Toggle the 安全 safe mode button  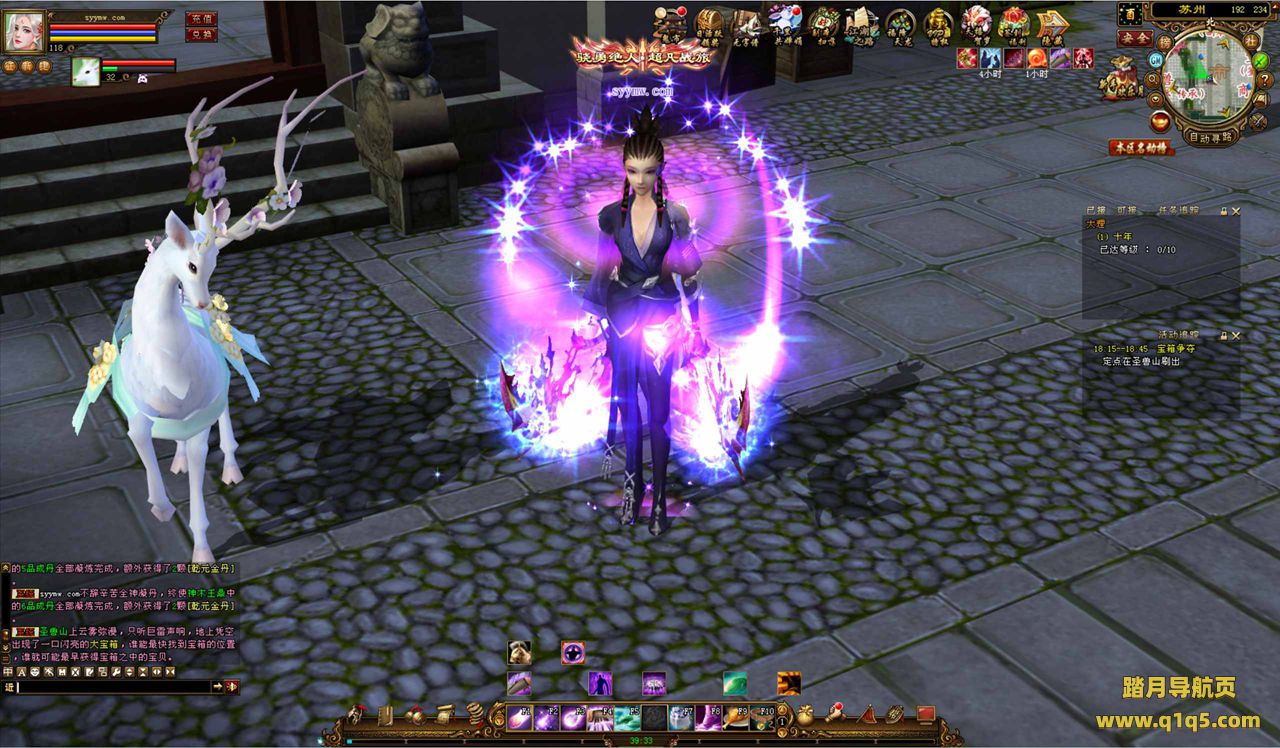click(1134, 38)
